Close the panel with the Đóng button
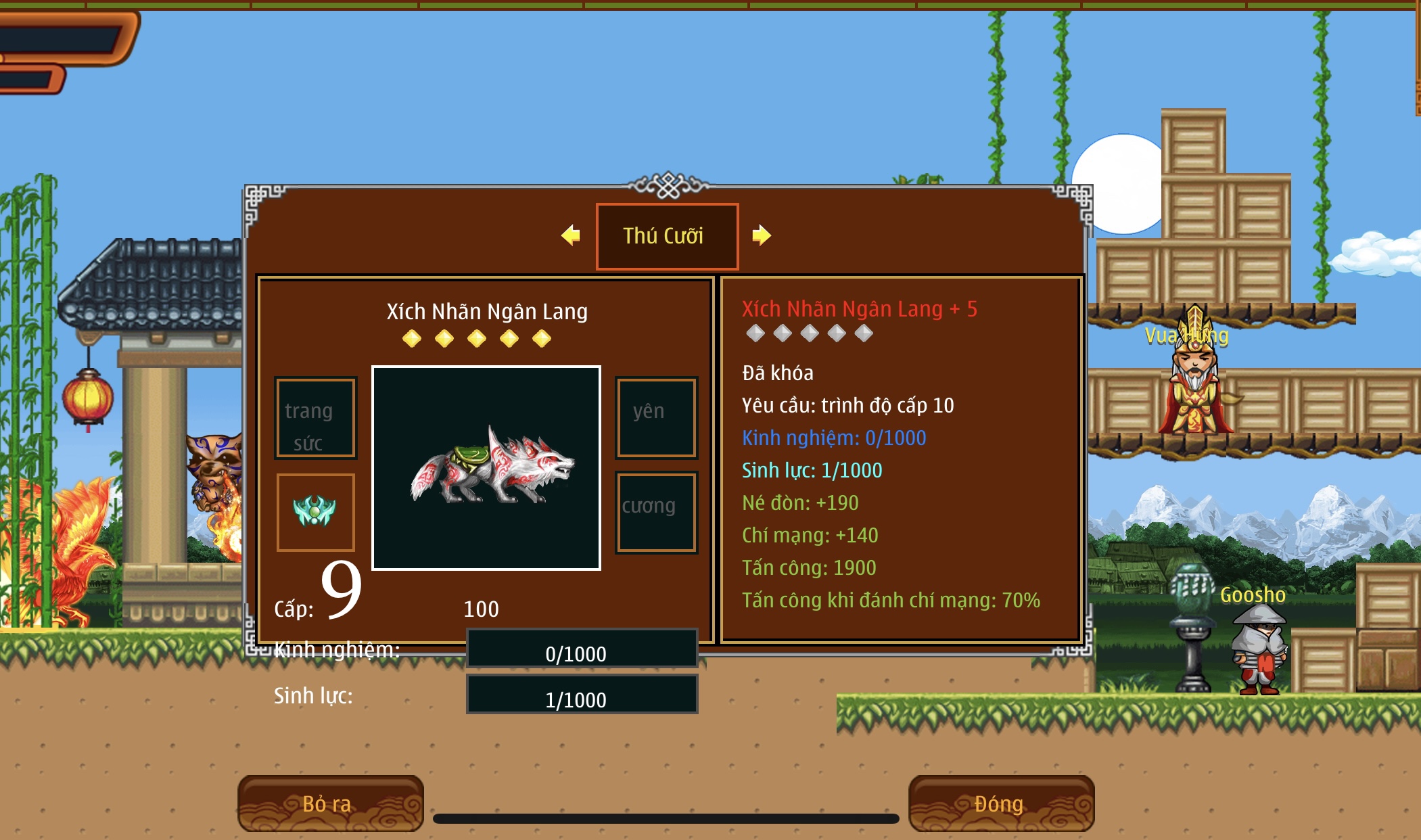The image size is (1421, 840). pos(1000,803)
